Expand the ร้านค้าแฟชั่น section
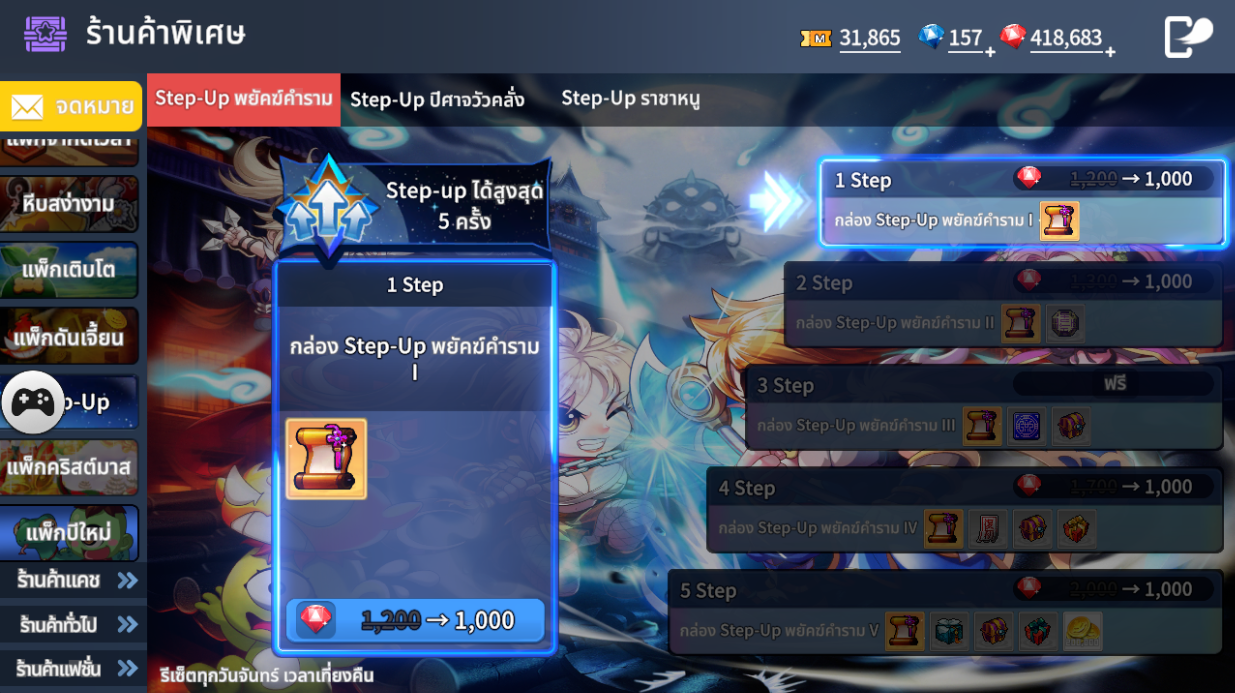 (x=74, y=668)
